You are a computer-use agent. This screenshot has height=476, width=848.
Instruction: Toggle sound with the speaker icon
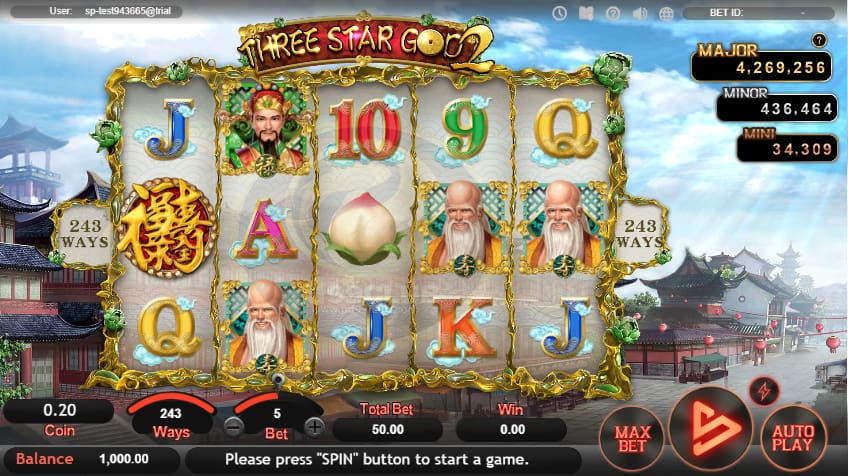640,13
